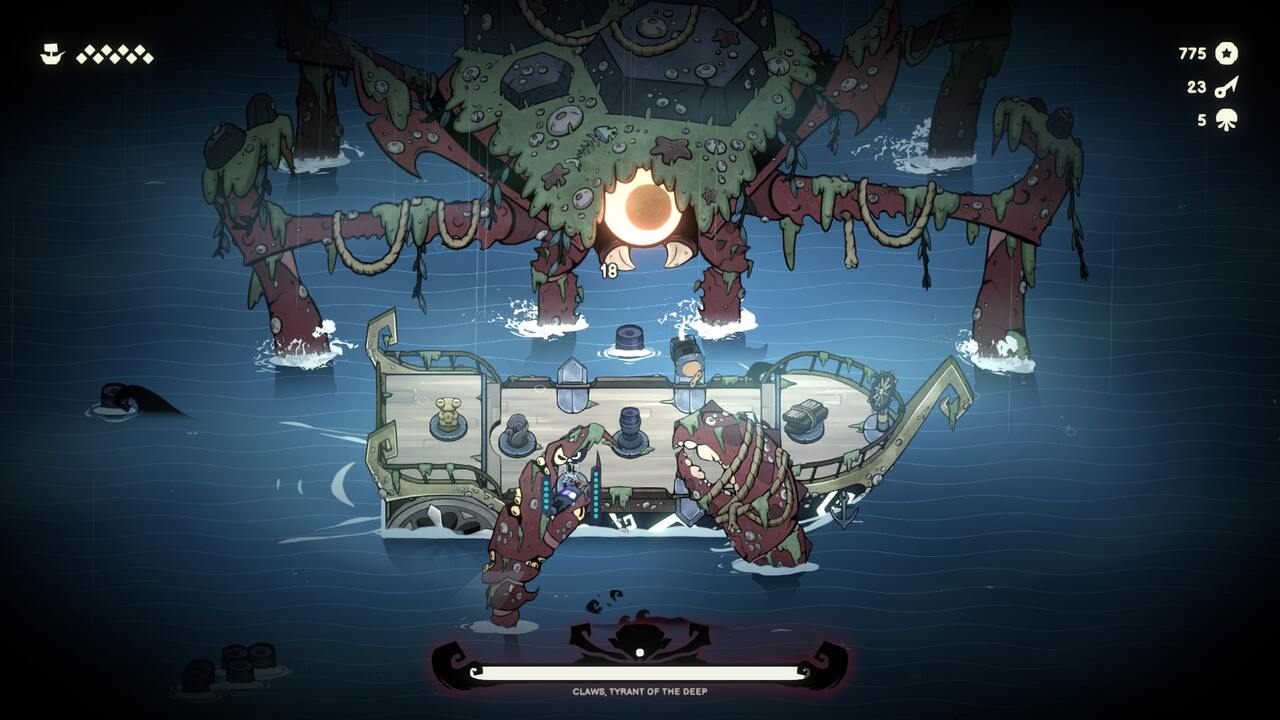The image size is (1280, 720).
Task: Click the floating barrel near the bow
Action: tap(628, 338)
